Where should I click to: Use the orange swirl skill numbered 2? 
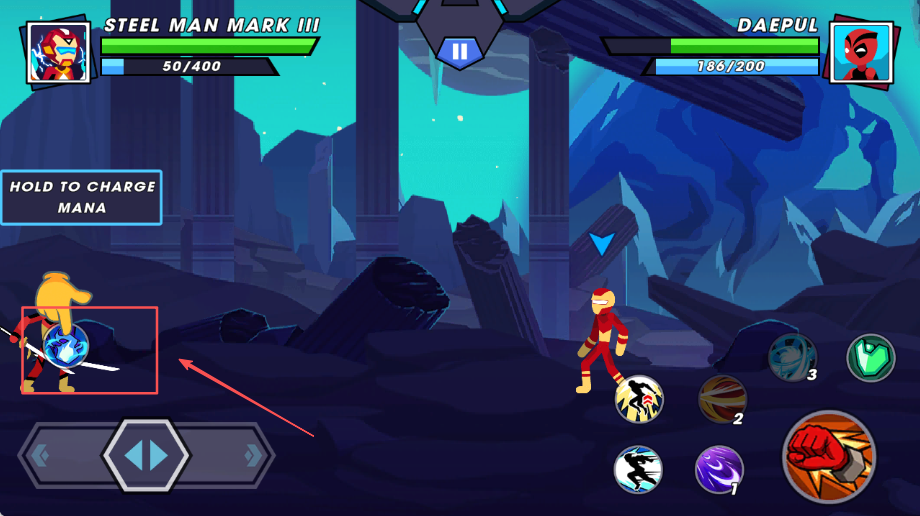[722, 399]
